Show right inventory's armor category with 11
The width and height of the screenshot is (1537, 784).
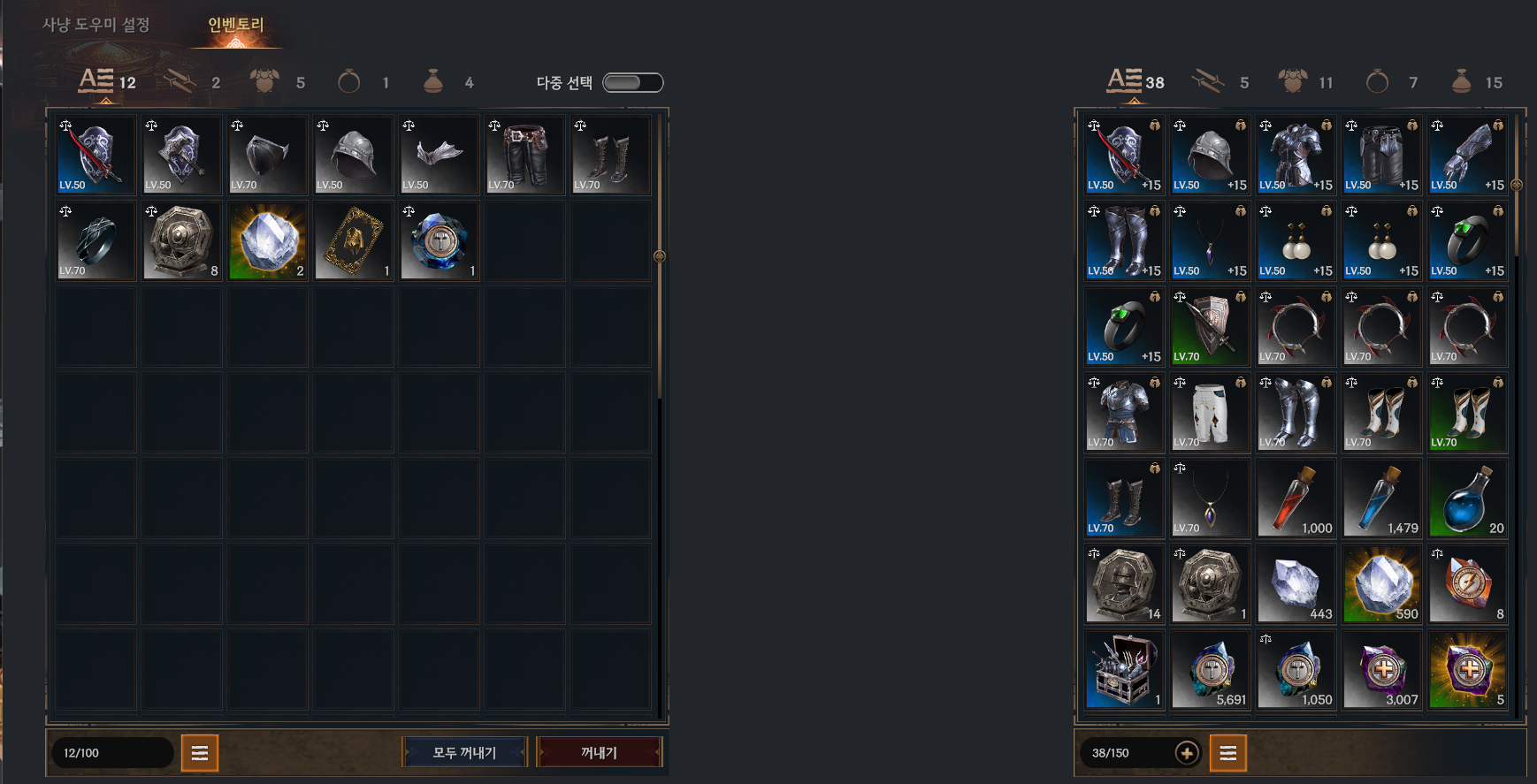(1304, 82)
